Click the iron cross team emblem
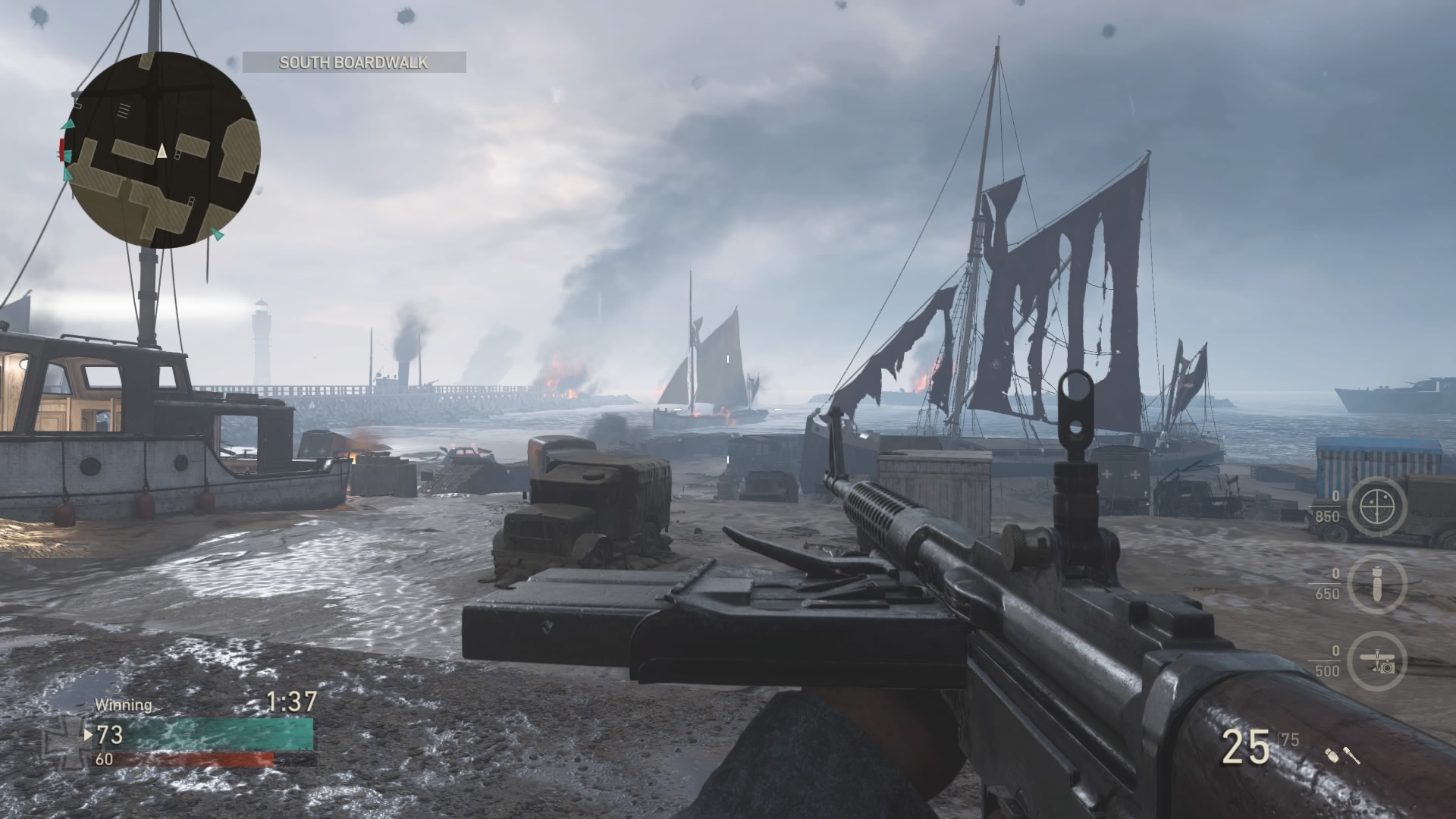This screenshot has width=1456, height=819. pyautogui.click(x=65, y=737)
